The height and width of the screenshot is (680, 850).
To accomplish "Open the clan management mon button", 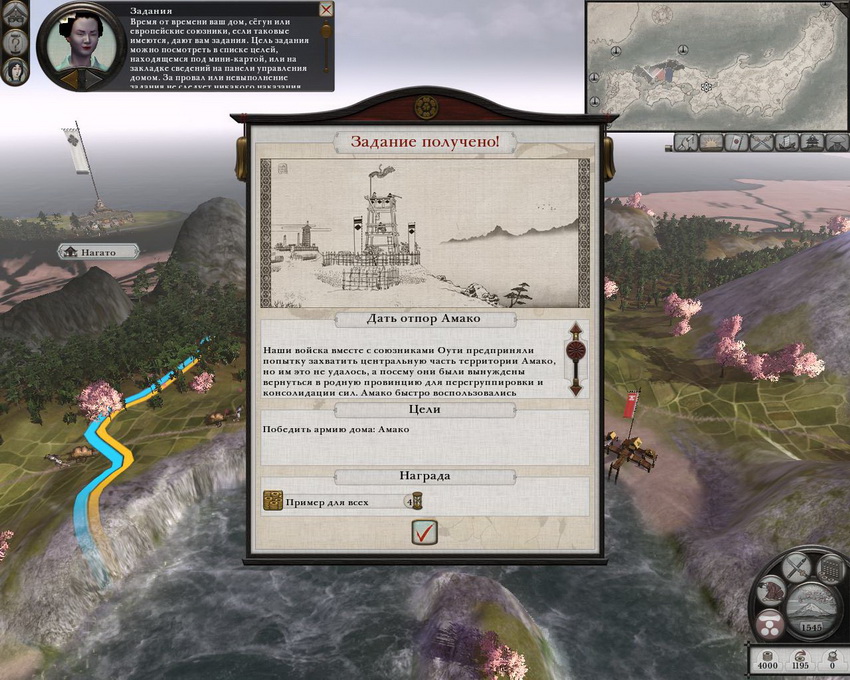I will (768, 626).
